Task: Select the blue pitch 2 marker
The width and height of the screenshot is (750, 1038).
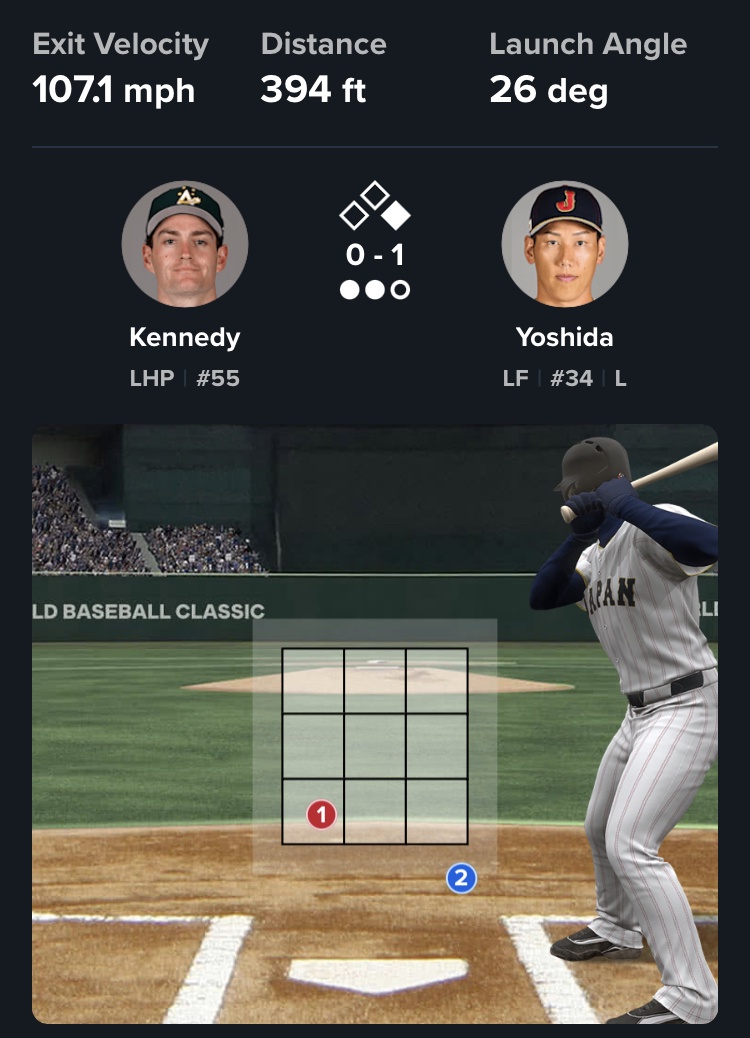Action: tap(460, 879)
